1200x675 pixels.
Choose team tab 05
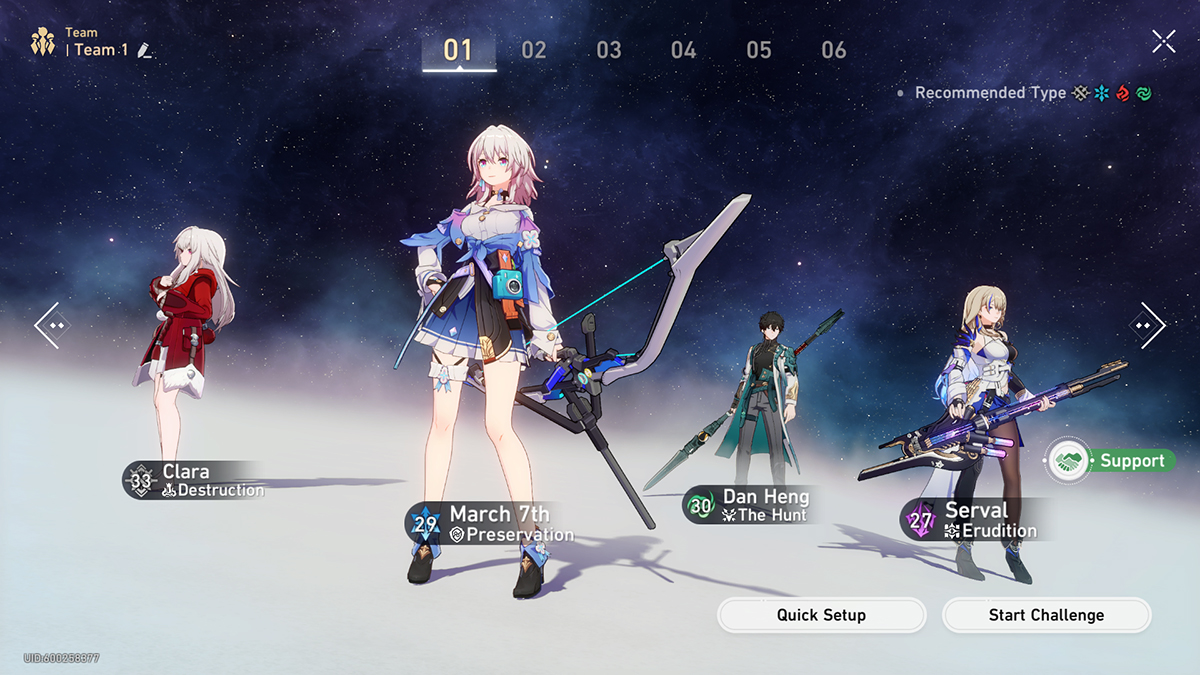[759, 50]
